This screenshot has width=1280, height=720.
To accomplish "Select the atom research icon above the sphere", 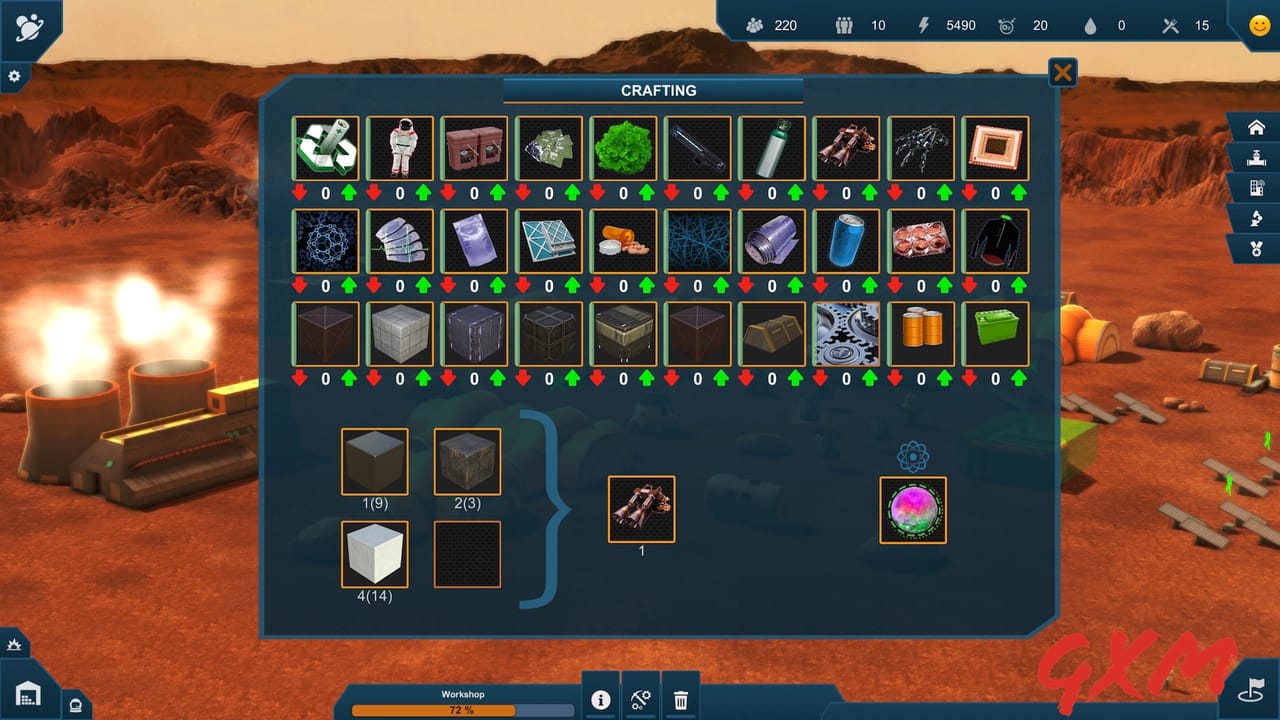I will point(913,456).
